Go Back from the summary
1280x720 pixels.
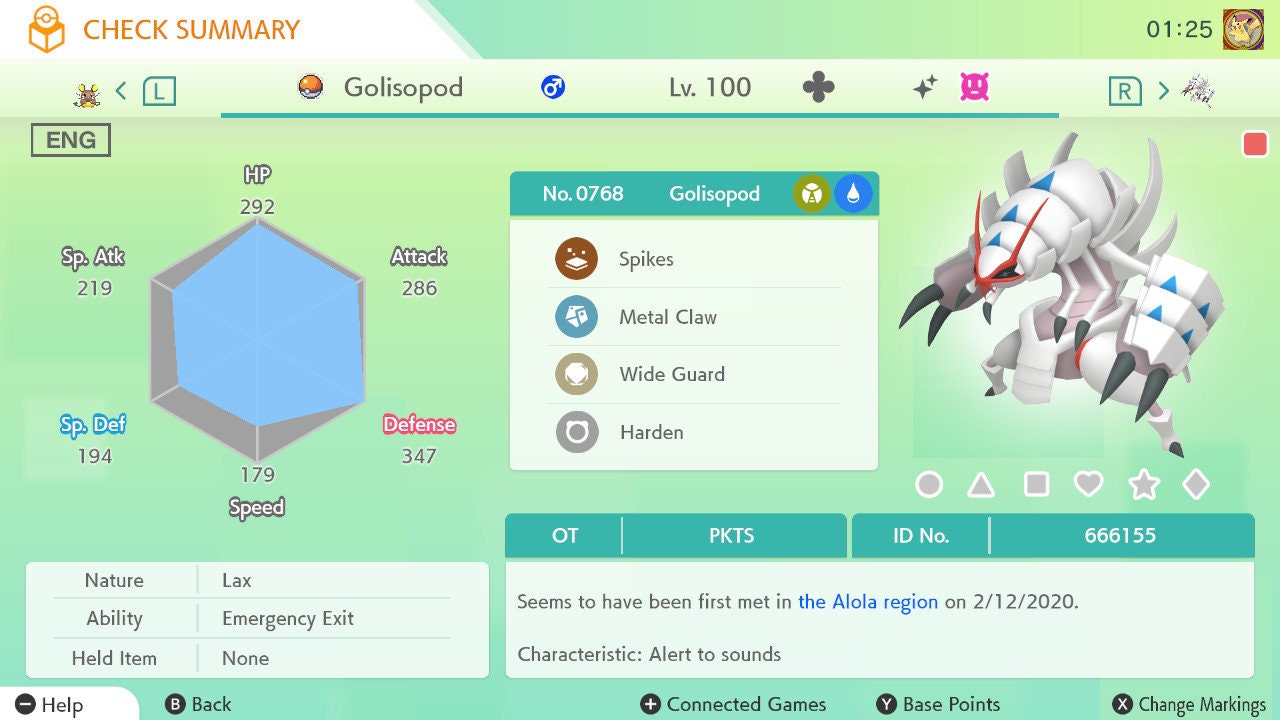(x=198, y=704)
